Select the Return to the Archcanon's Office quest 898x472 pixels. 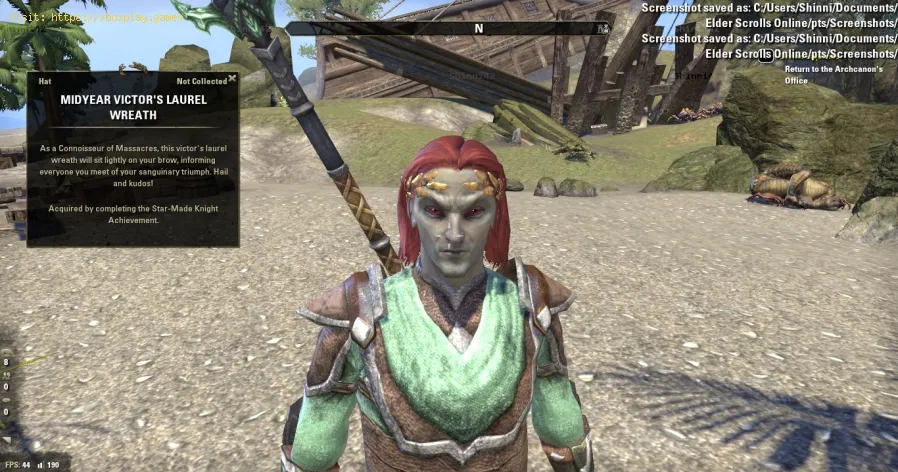819,74
